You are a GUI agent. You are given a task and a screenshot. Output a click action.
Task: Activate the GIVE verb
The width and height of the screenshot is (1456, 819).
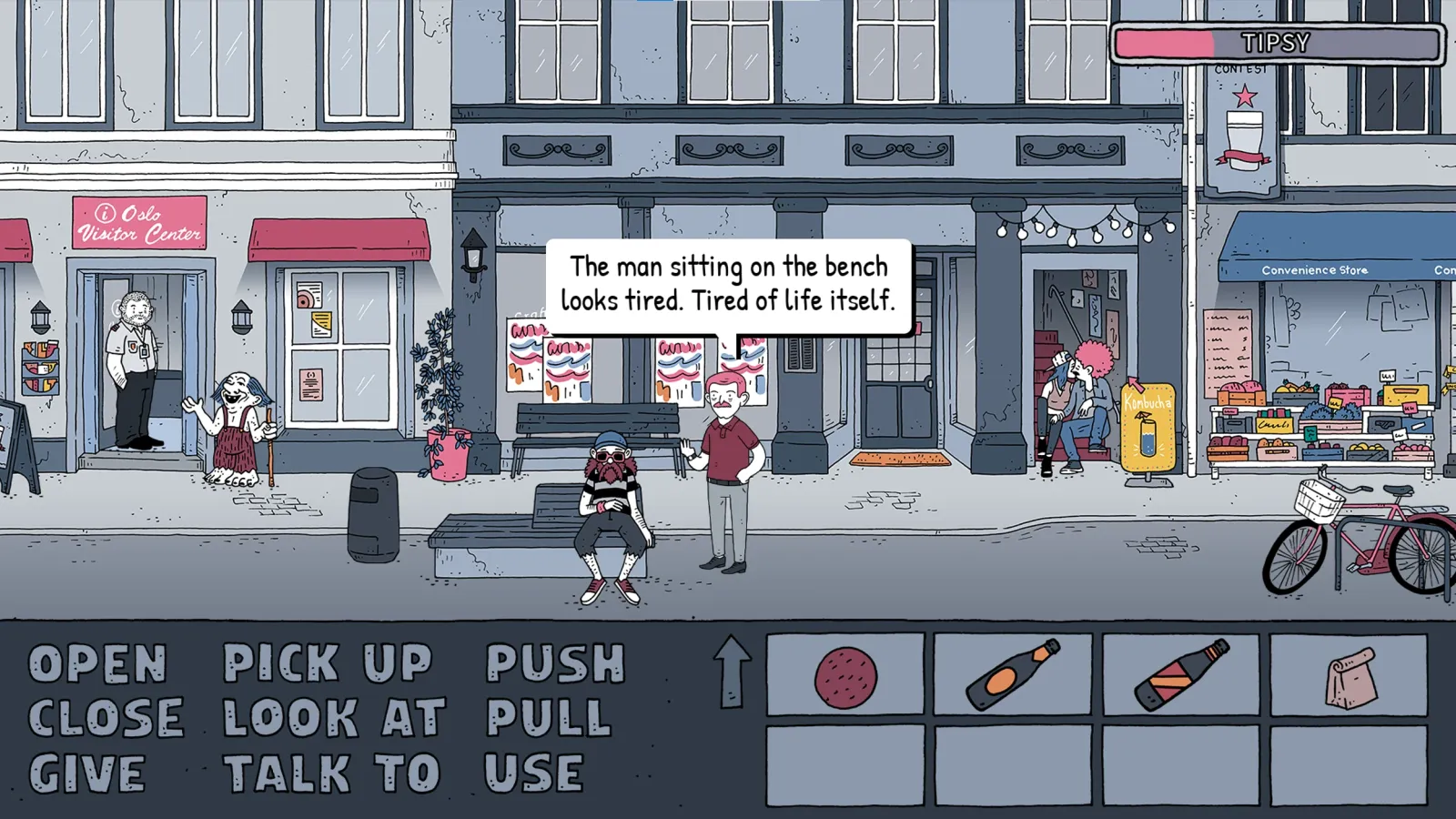point(87,774)
